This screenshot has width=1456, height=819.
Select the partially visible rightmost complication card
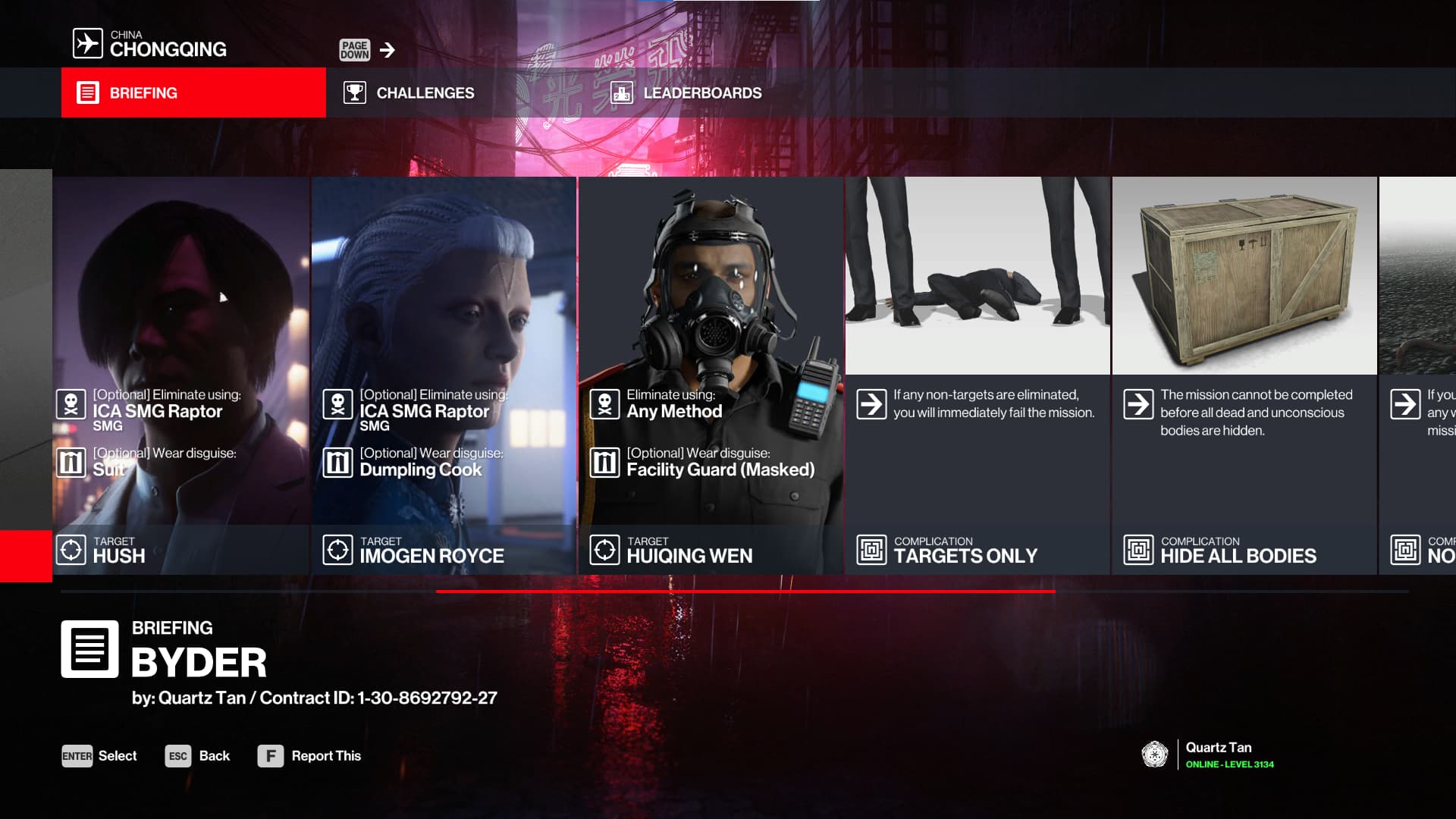click(1418, 375)
